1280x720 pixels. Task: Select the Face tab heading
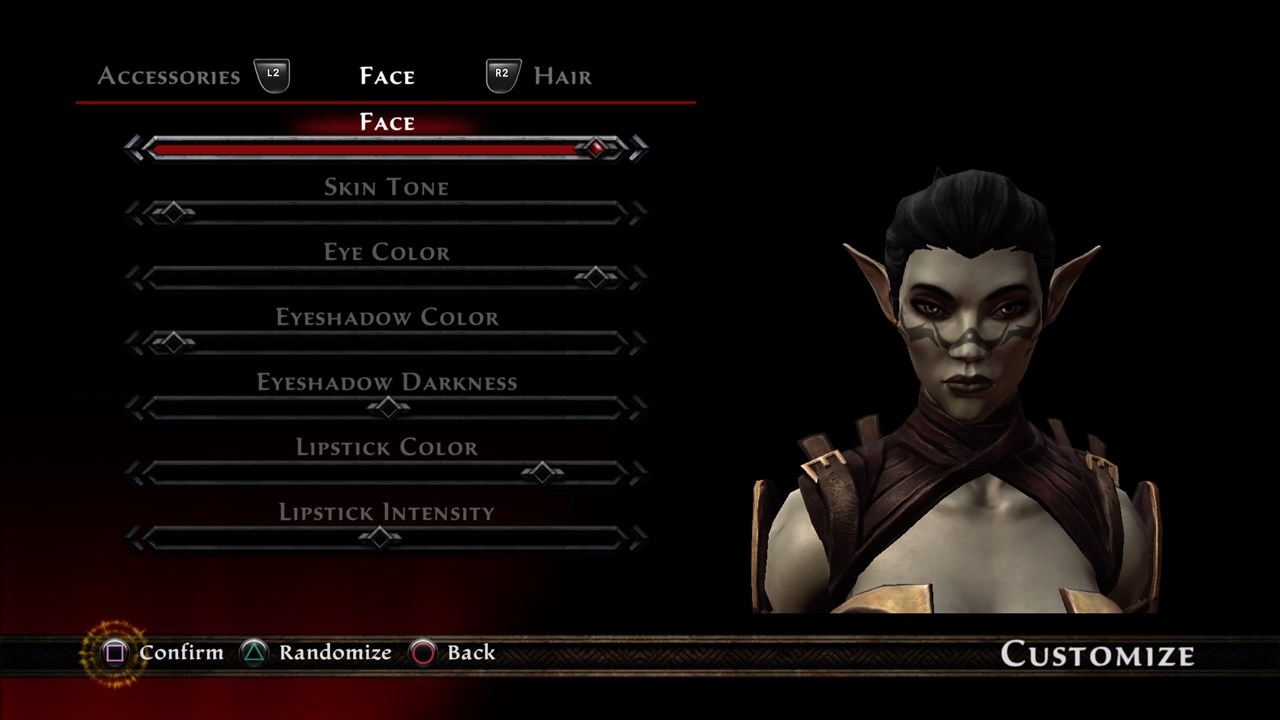(x=387, y=77)
